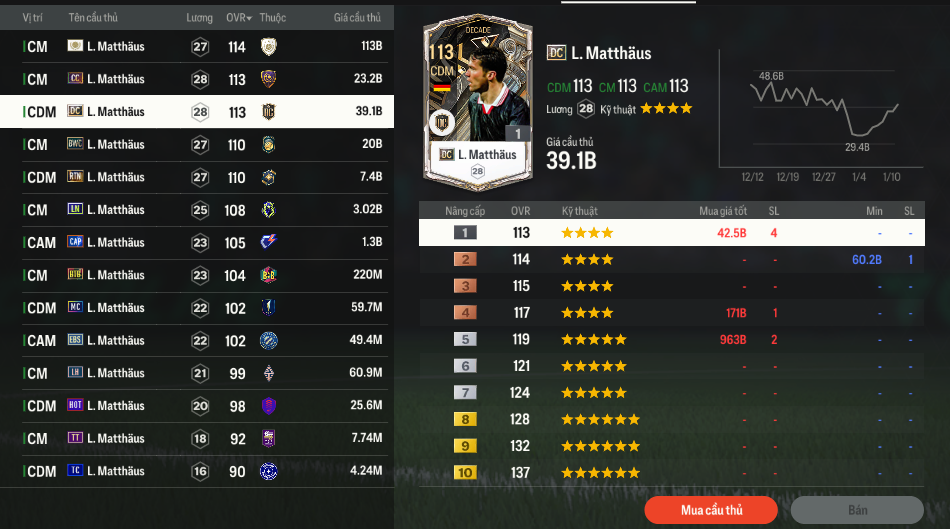950x529 pixels.
Task: Pick upgrade level 8 row with OVR 128
Action: tap(670, 419)
